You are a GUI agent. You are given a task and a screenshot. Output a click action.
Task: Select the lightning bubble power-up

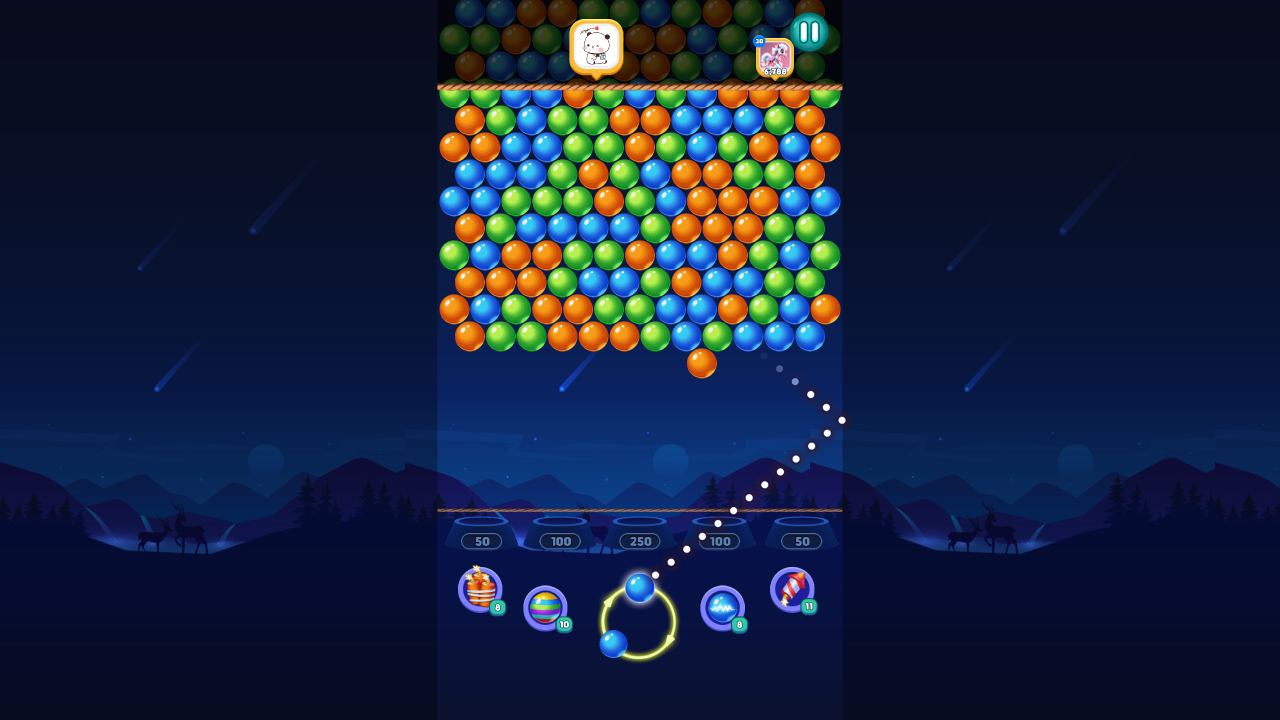723,607
